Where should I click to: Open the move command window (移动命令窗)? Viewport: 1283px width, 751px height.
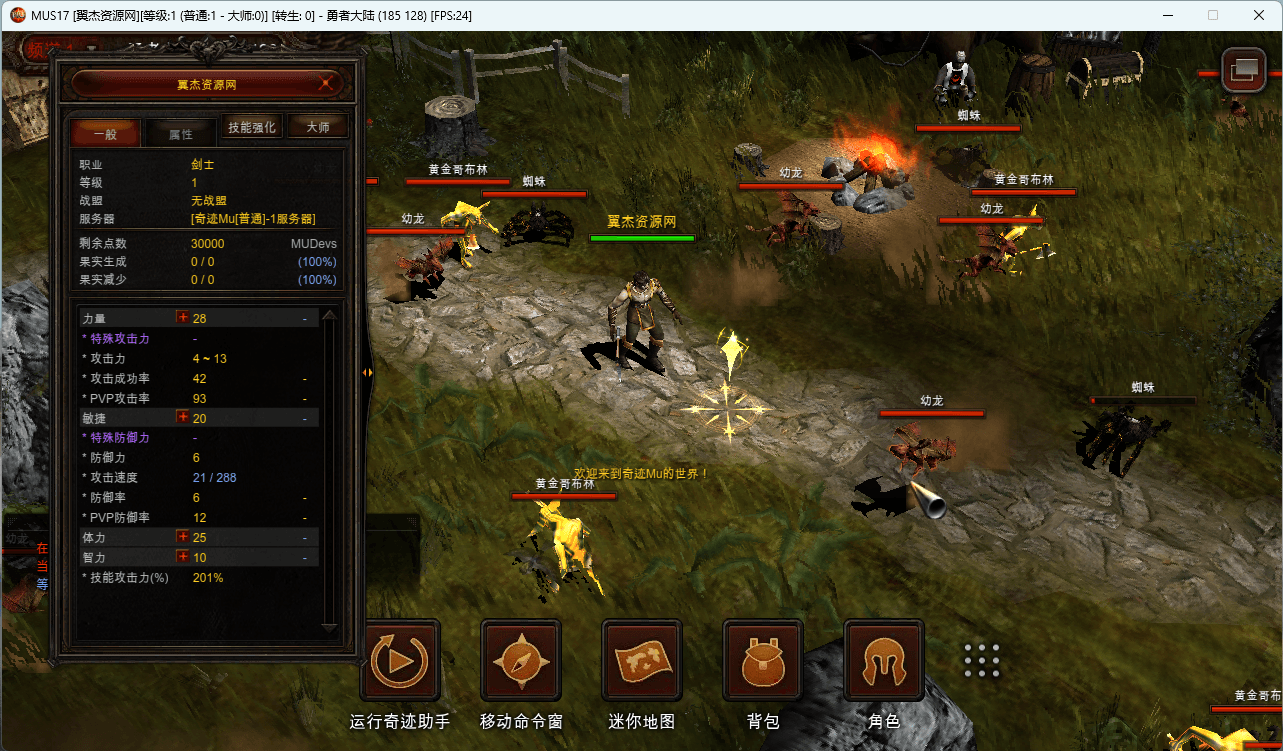[x=521, y=660]
